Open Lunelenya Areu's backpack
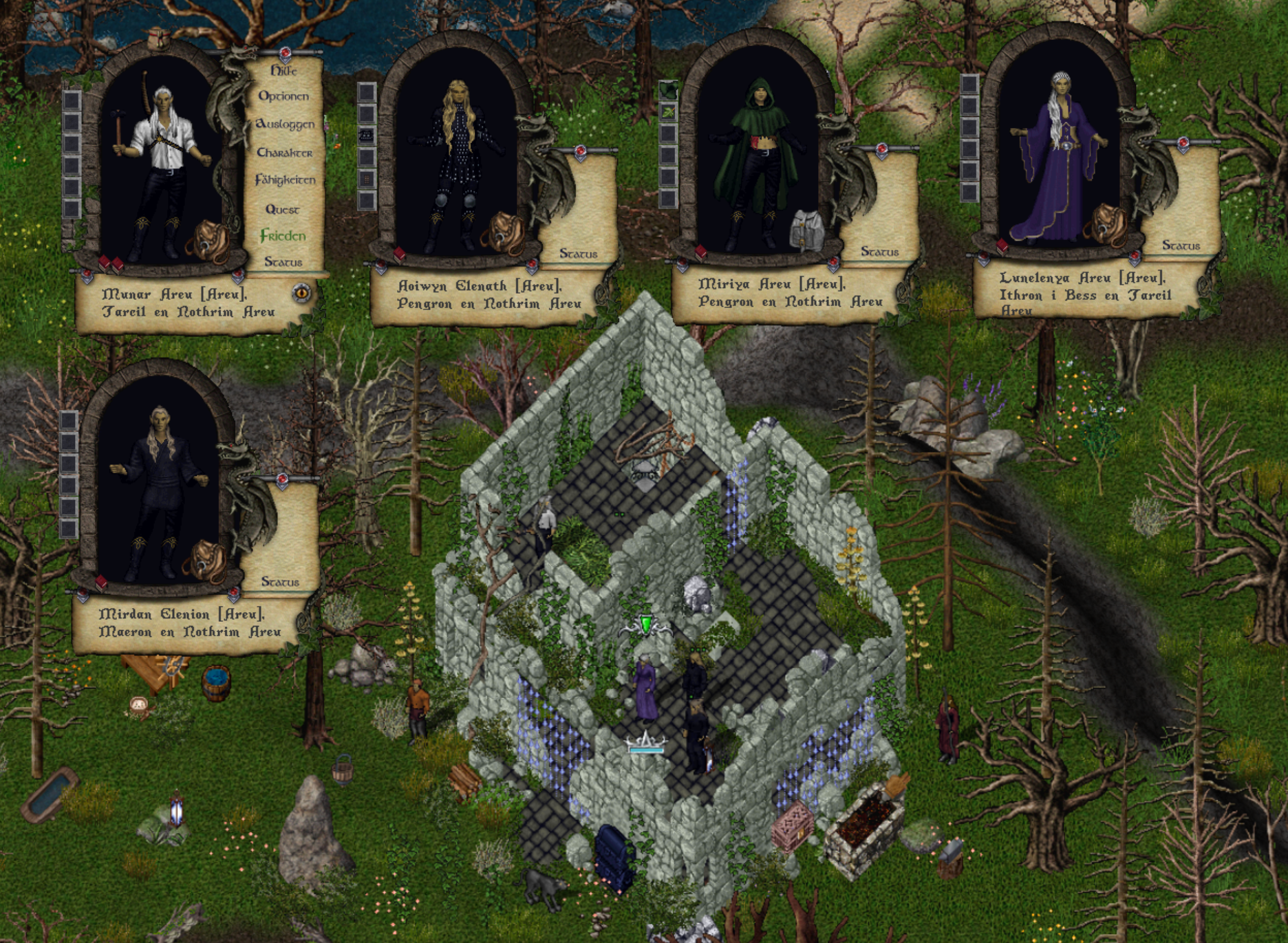Image resolution: width=1288 pixels, height=943 pixels. click(1109, 224)
